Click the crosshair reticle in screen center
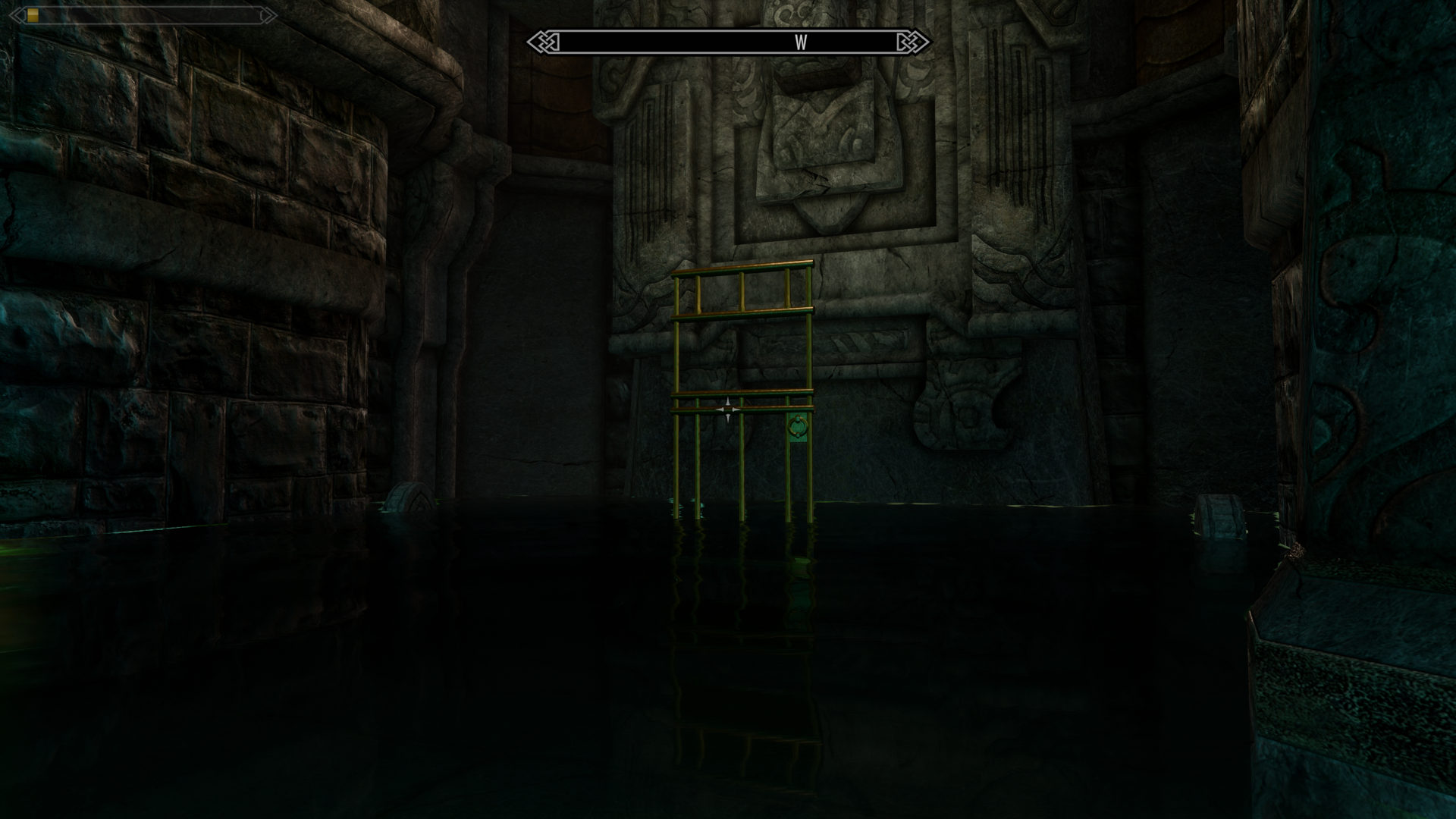Screen dimensions: 1456x819 click(x=728, y=409)
